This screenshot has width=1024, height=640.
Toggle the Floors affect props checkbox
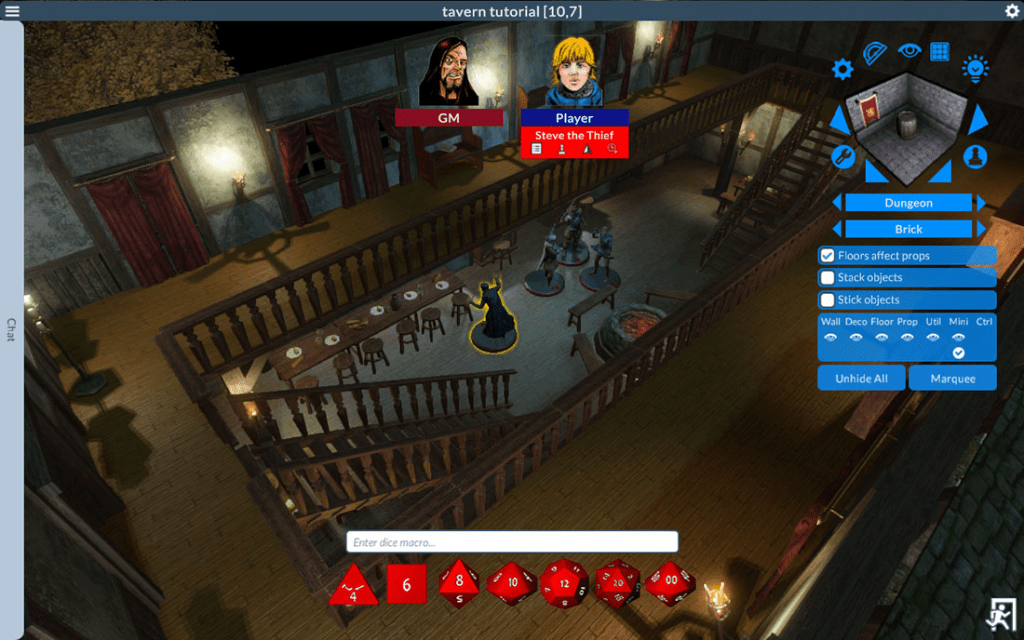[x=828, y=256]
